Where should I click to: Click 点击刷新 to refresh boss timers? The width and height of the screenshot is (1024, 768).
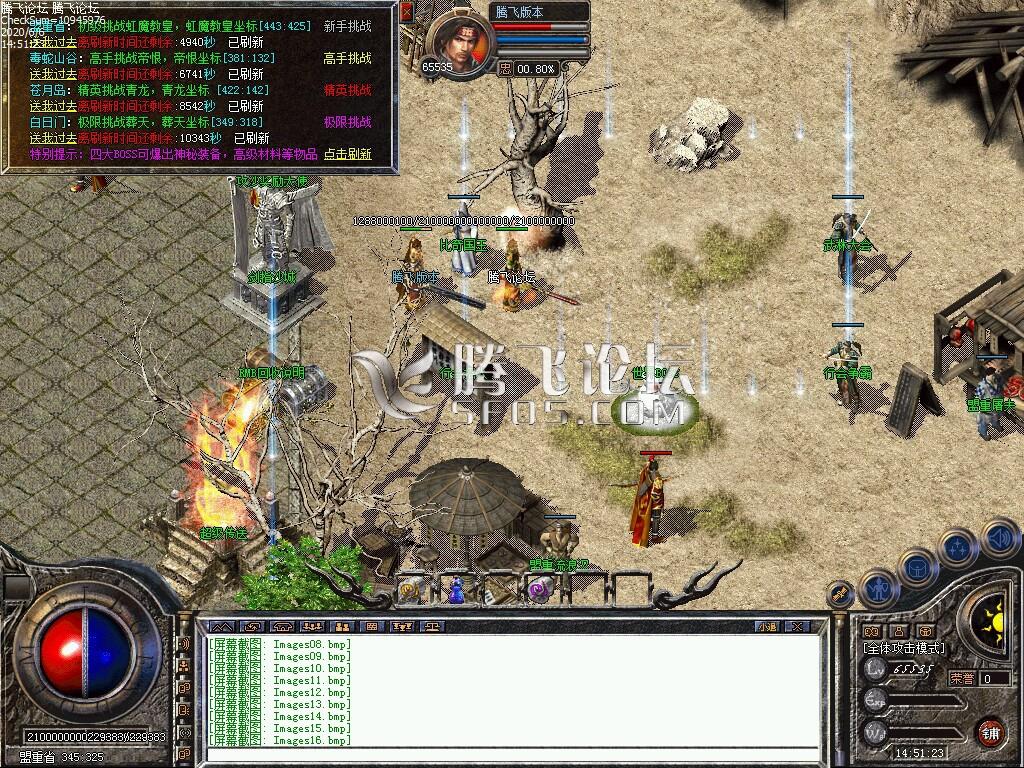[347, 154]
